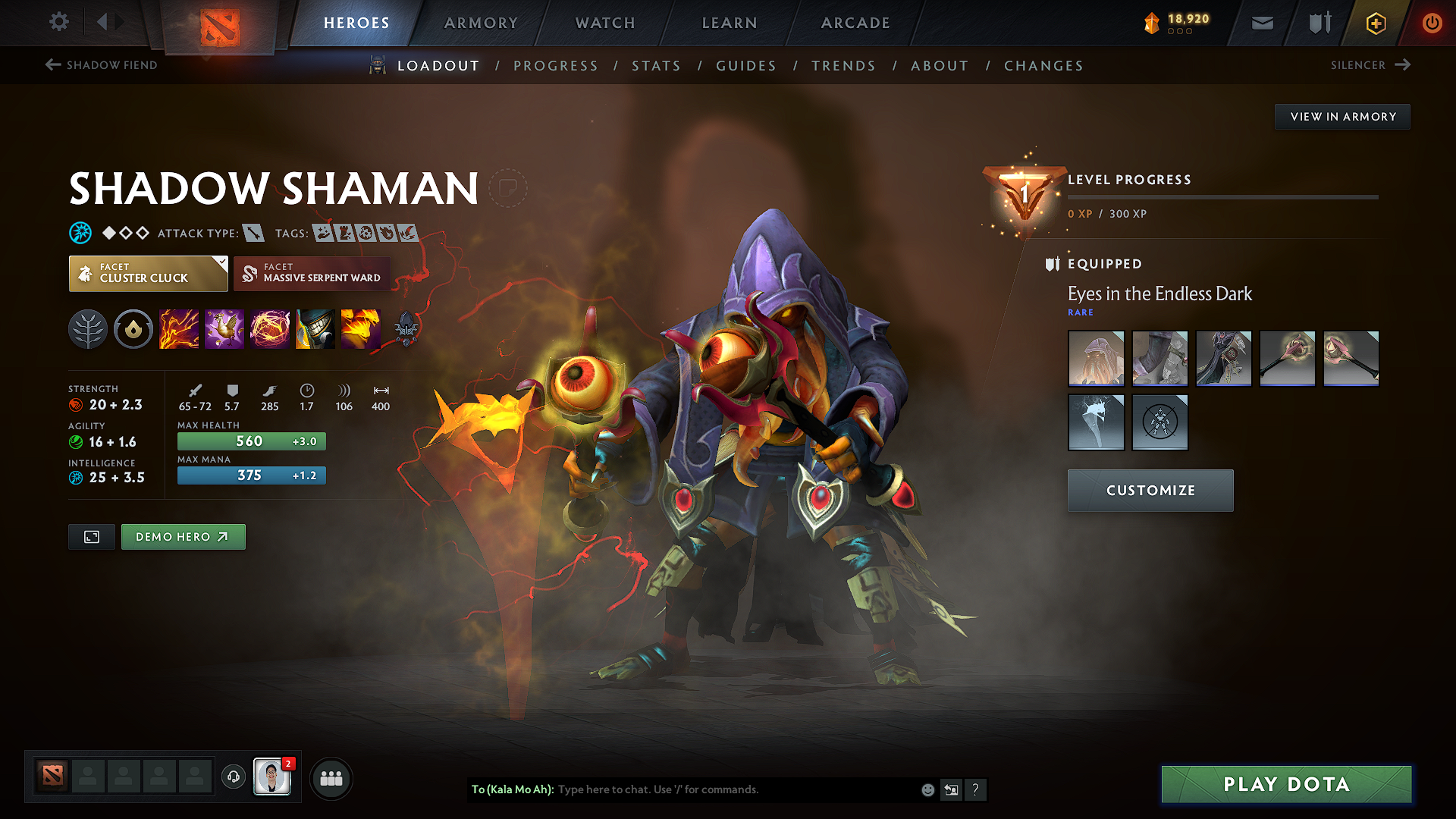Viewport: 1456px width, 819px height.
Task: Select the innate ability icon next to talents
Action: tap(133, 328)
